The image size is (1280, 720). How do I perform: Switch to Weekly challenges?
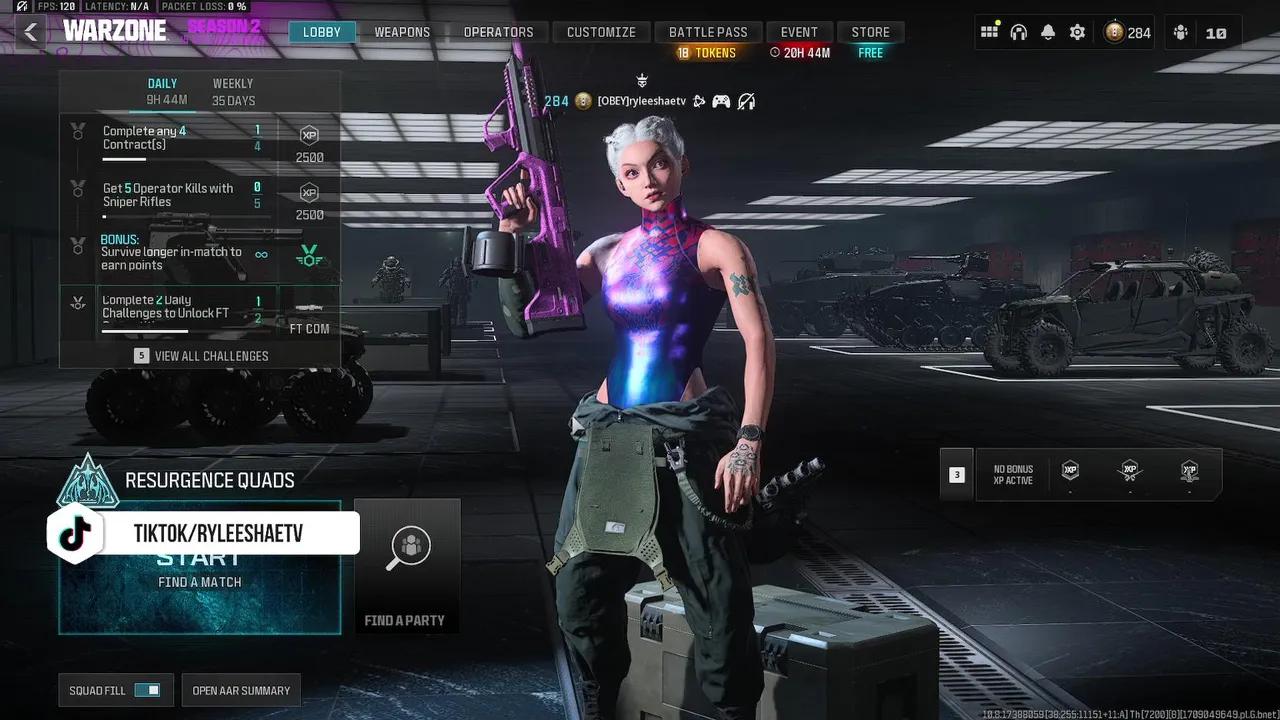click(x=233, y=92)
